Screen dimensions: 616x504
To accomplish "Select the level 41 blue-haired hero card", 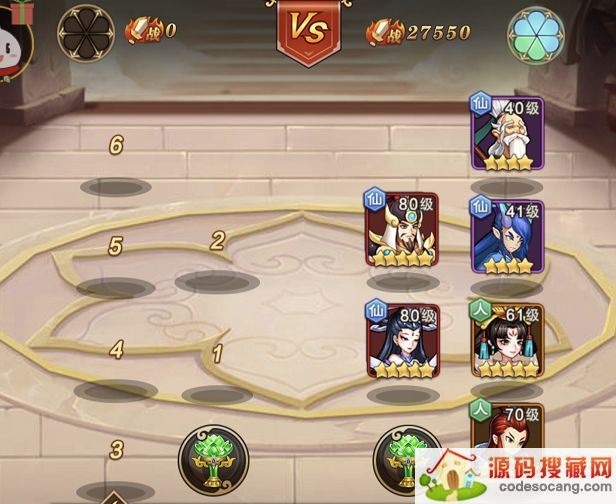I will 506,236.
